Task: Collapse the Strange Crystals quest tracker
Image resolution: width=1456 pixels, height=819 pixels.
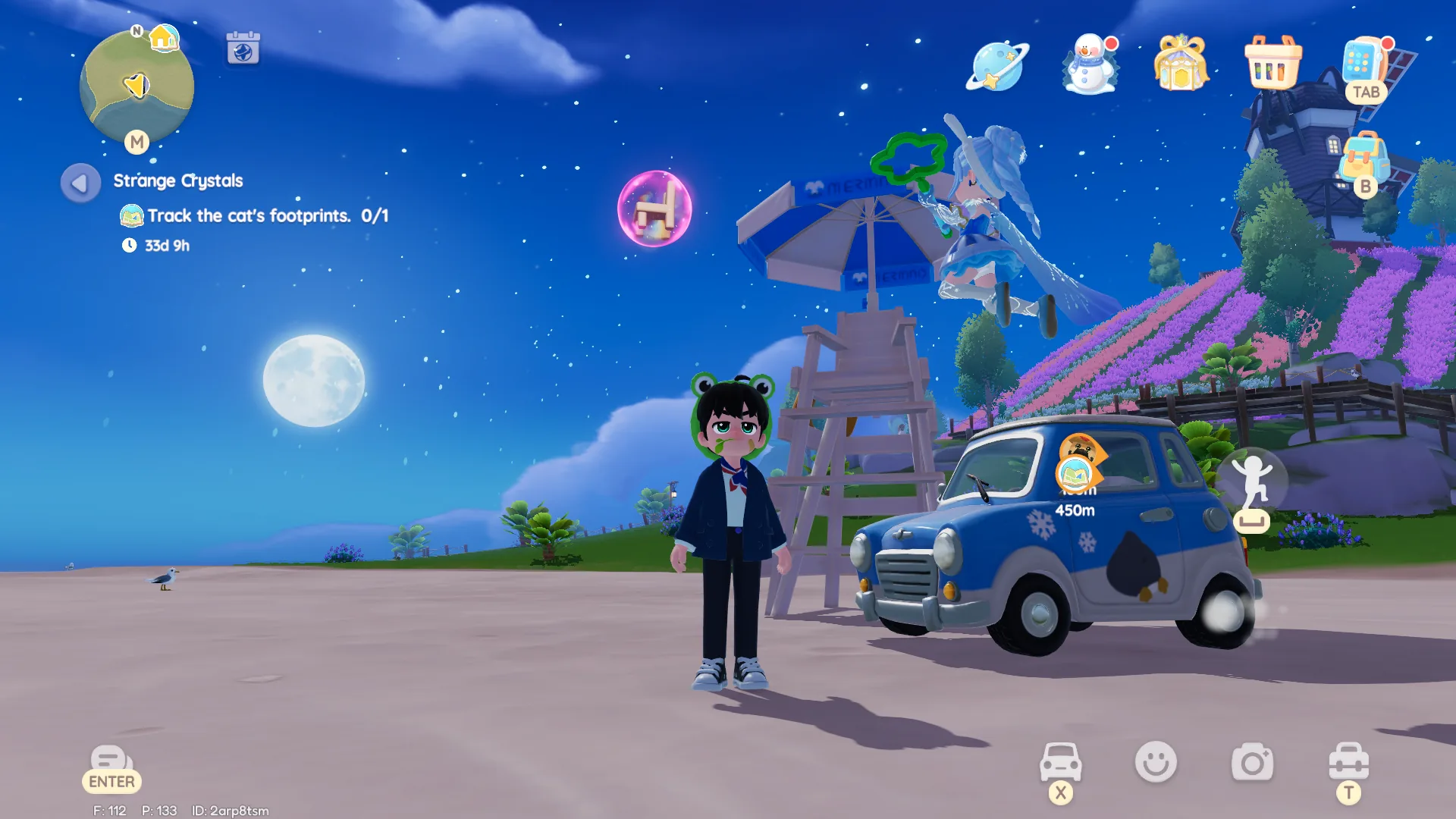Action: (x=80, y=182)
